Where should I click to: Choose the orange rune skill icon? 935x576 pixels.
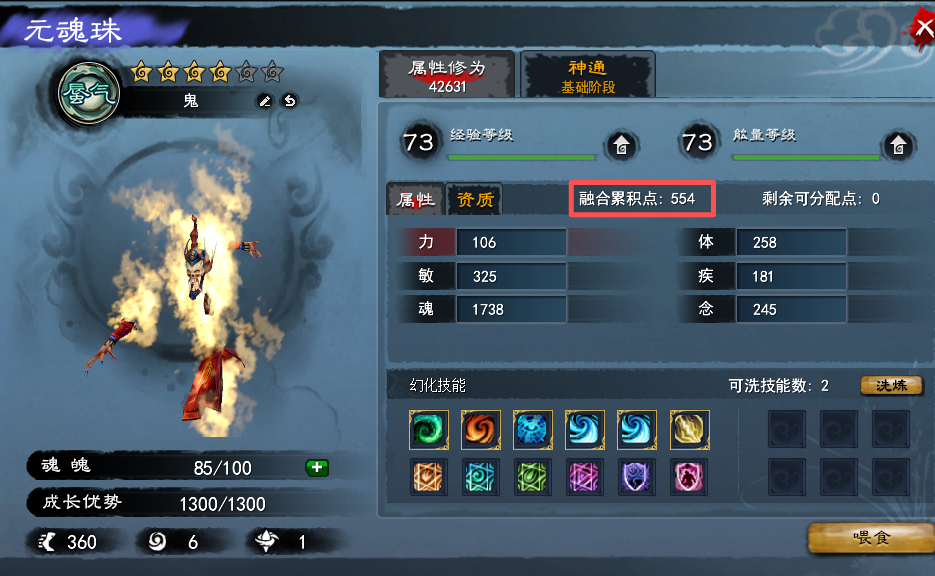tap(429, 477)
